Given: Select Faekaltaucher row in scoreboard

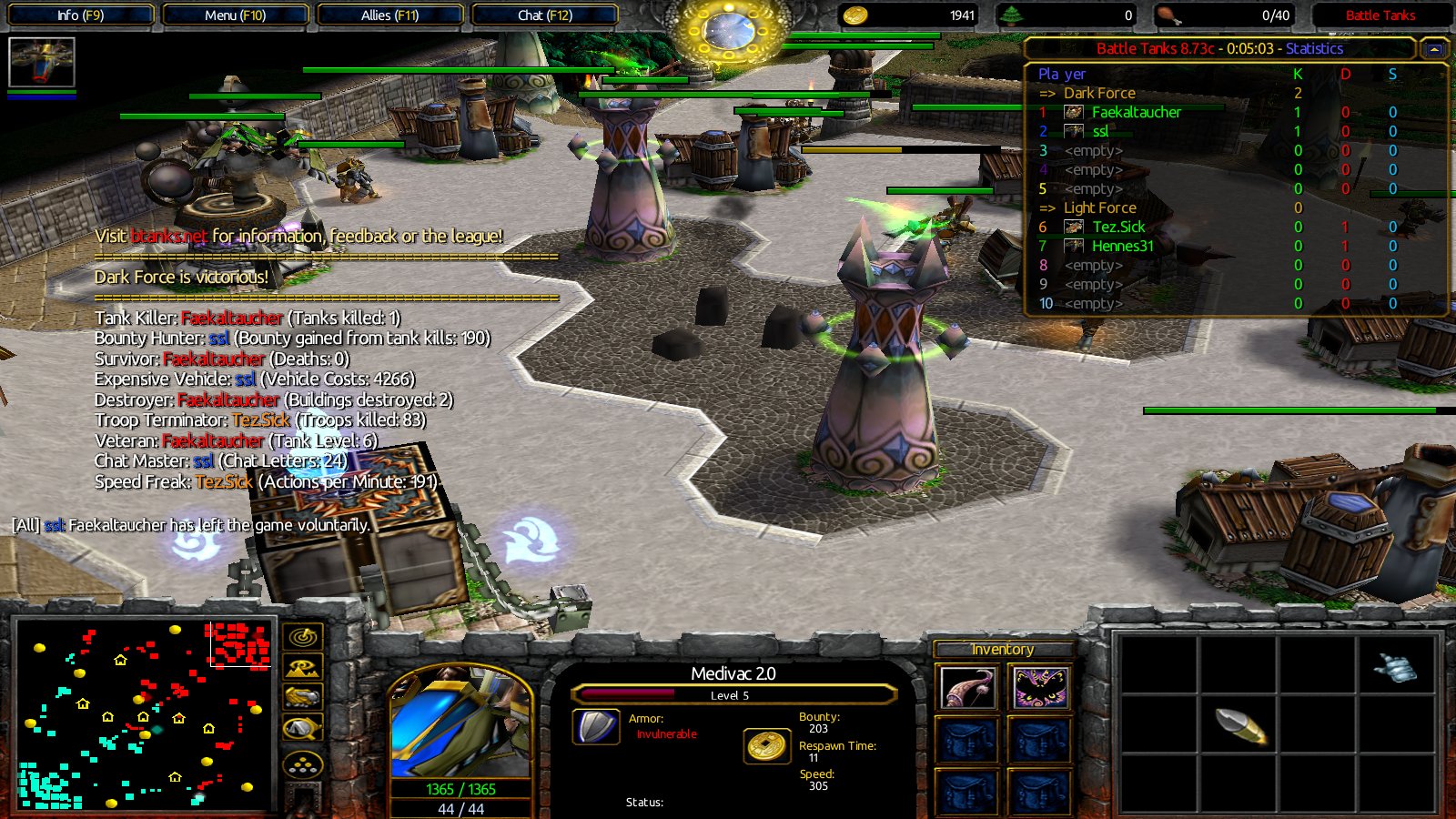Looking at the screenshot, I should [x=1136, y=112].
